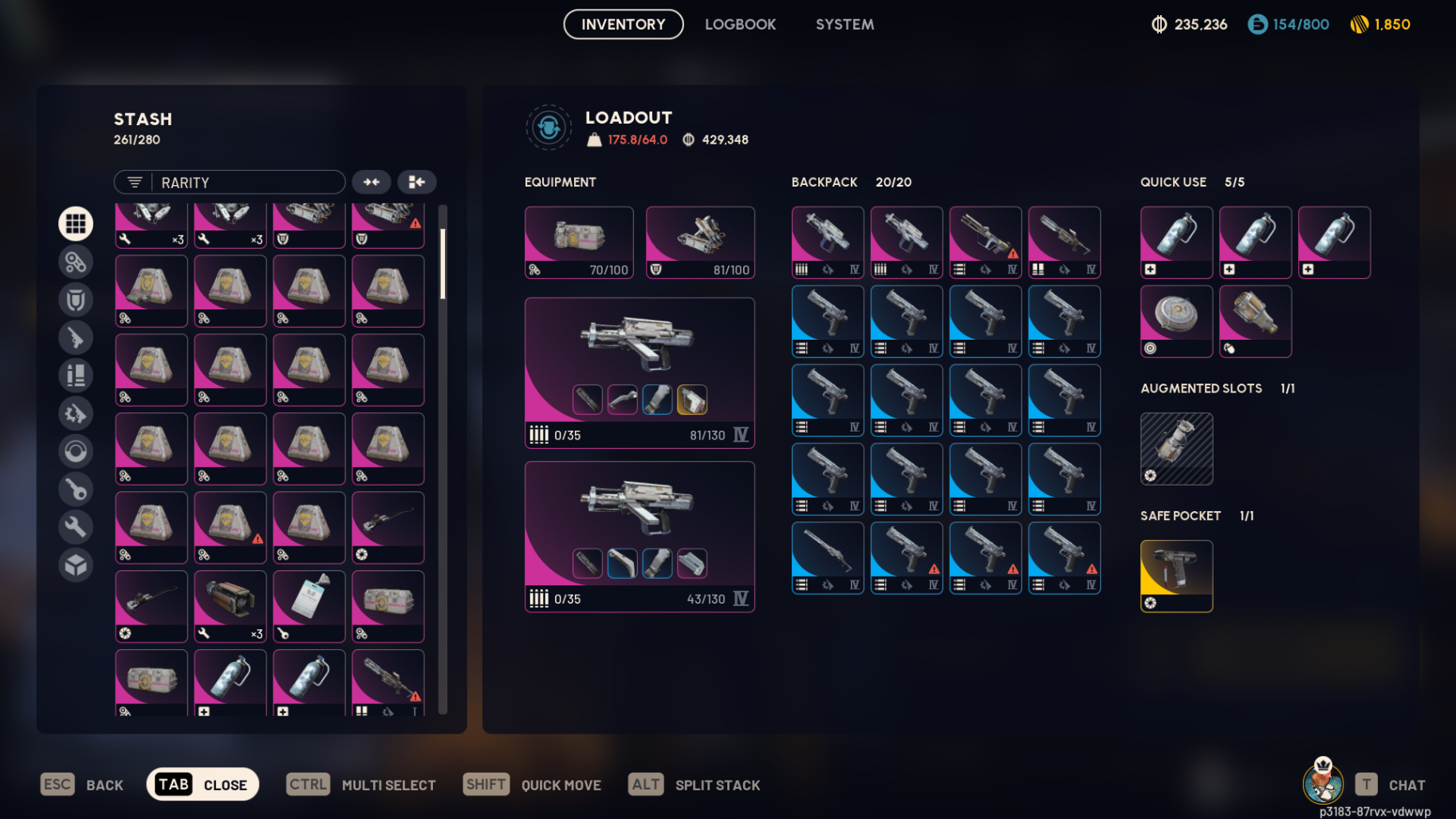Screen dimensions: 1456x819
Task: Select the fourth attachment slot on the top SMG
Action: point(691,399)
